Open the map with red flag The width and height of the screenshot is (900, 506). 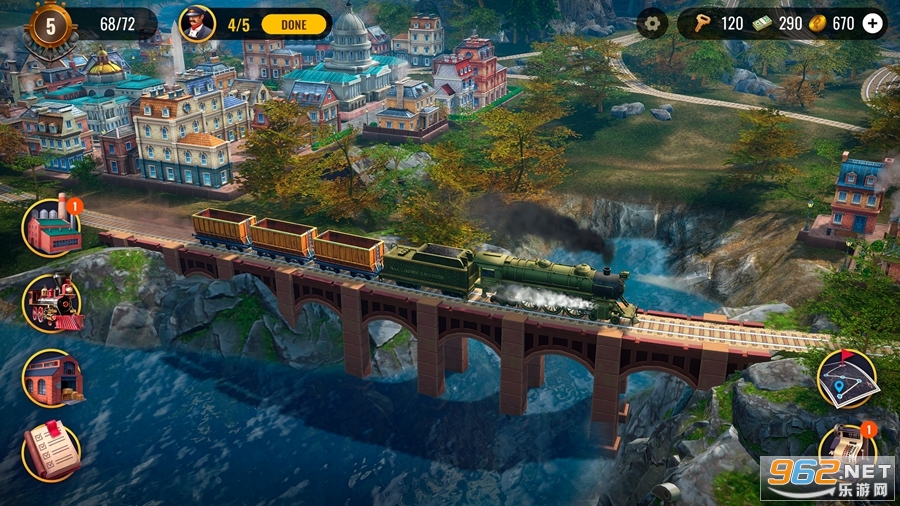point(846,378)
